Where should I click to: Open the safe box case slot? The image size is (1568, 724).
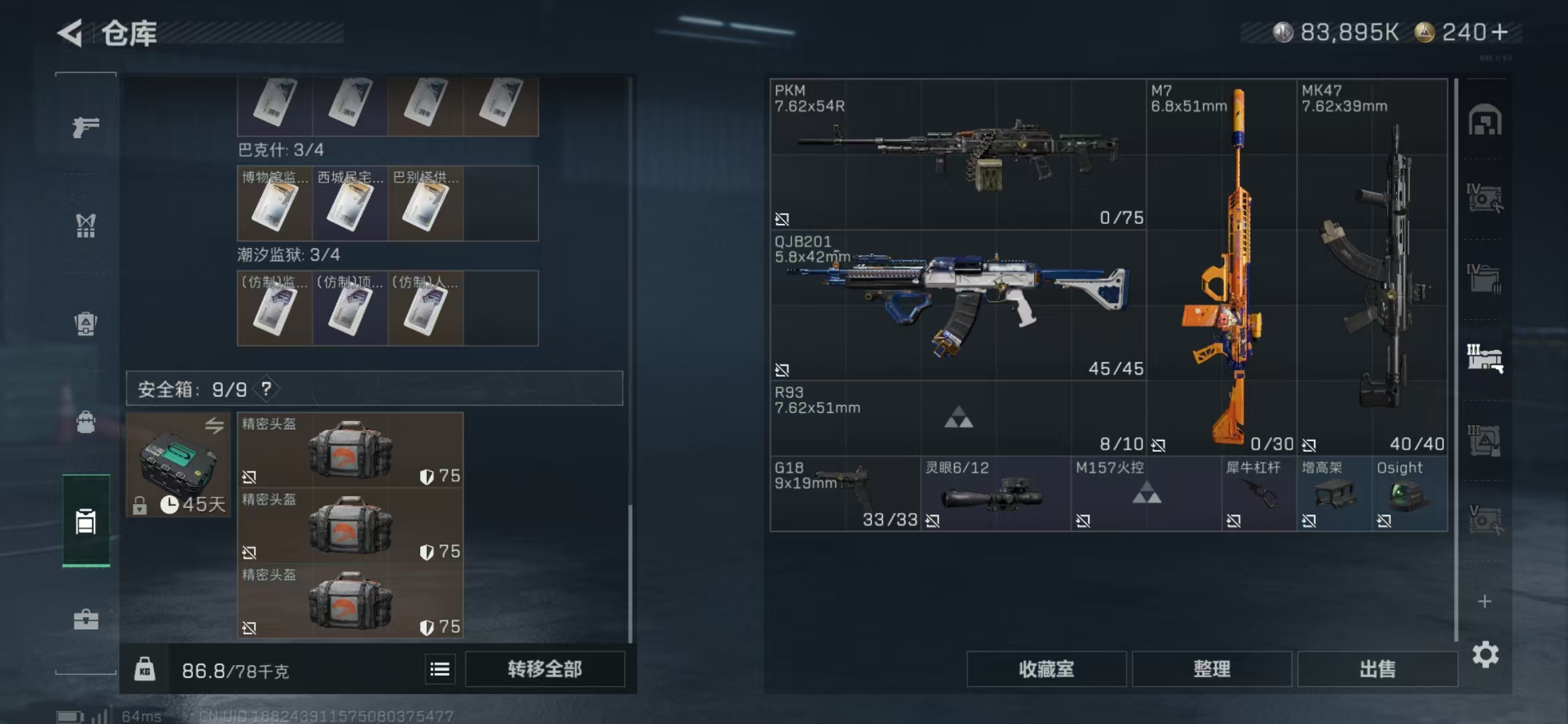point(178,464)
